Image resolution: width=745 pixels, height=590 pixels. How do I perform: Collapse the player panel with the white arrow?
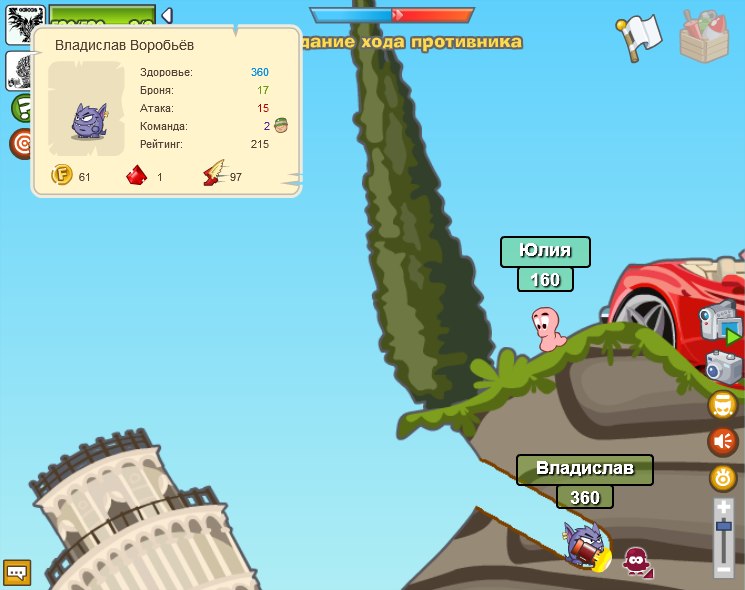[167, 15]
